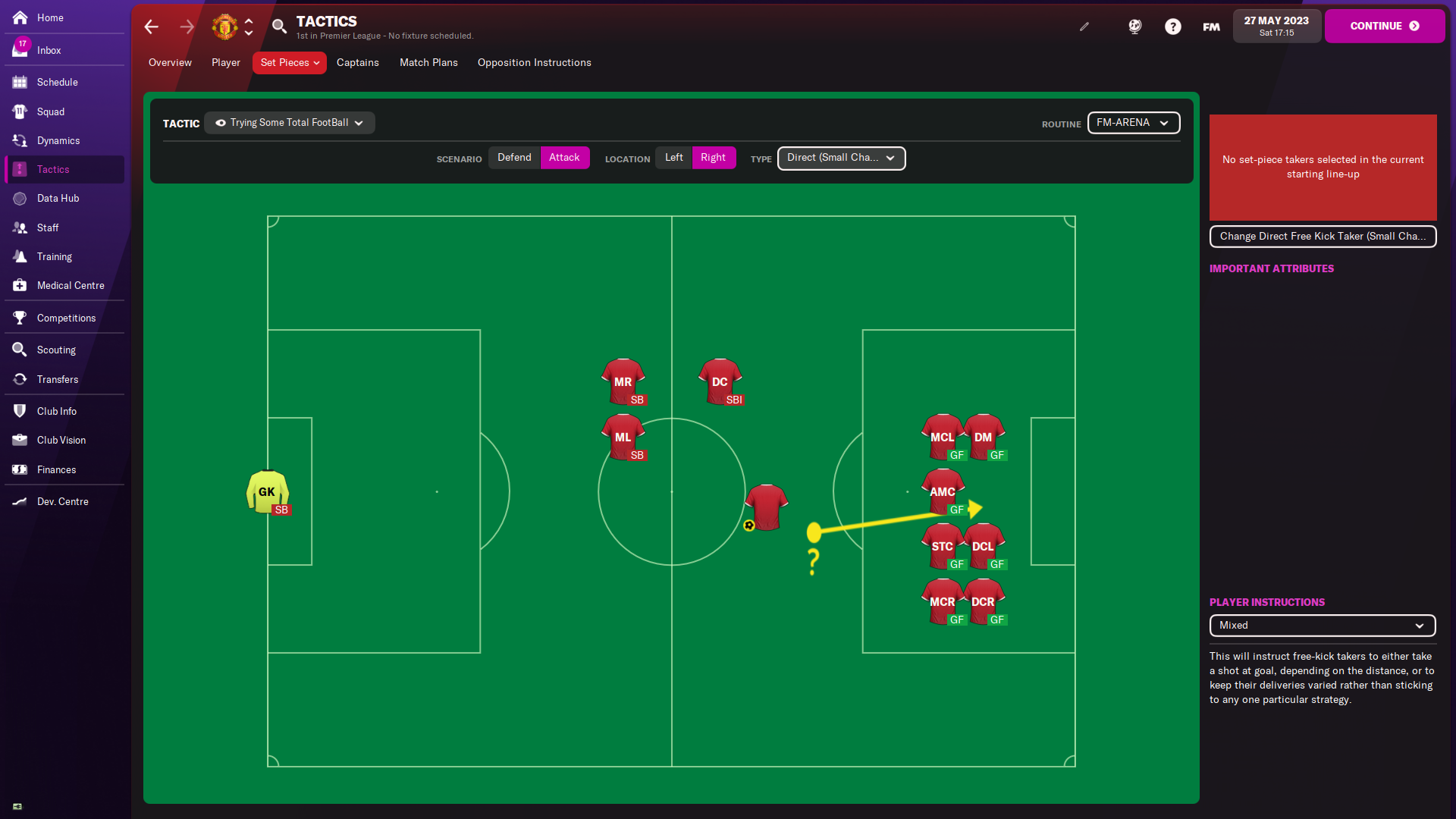Open the Set Pieces dropdown tab
1456x819 pixels.
coord(289,62)
